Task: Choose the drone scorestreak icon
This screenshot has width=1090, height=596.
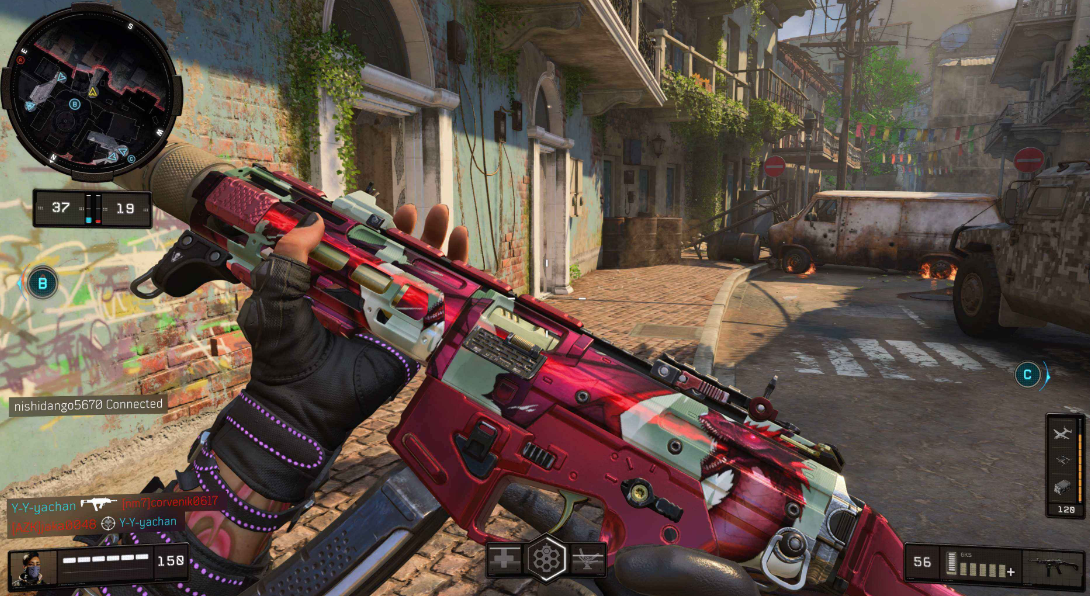Action: pyautogui.click(x=1063, y=459)
